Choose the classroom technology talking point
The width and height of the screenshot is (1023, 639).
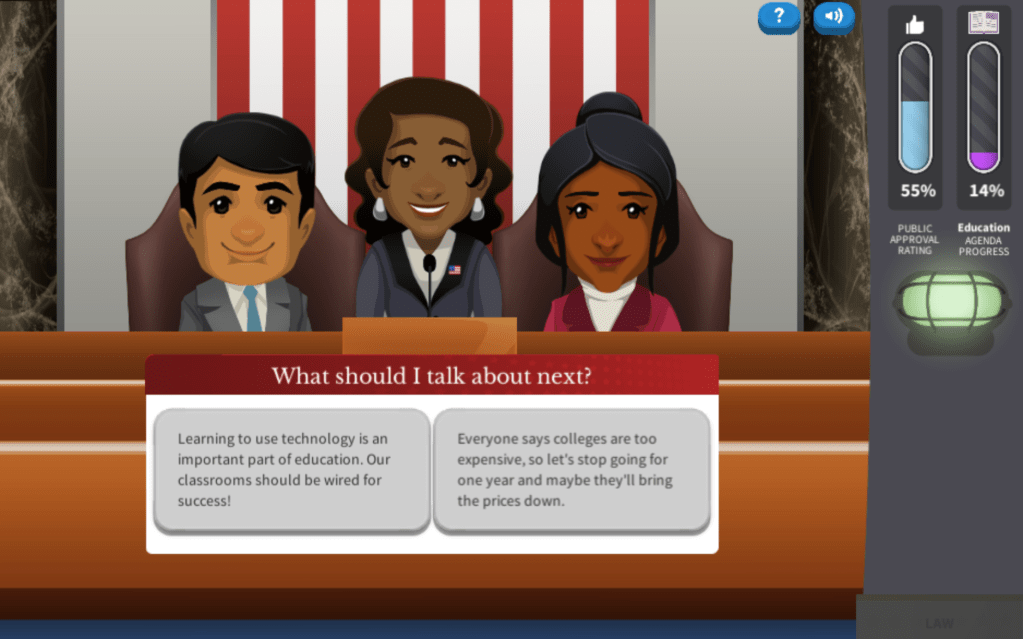coord(292,469)
